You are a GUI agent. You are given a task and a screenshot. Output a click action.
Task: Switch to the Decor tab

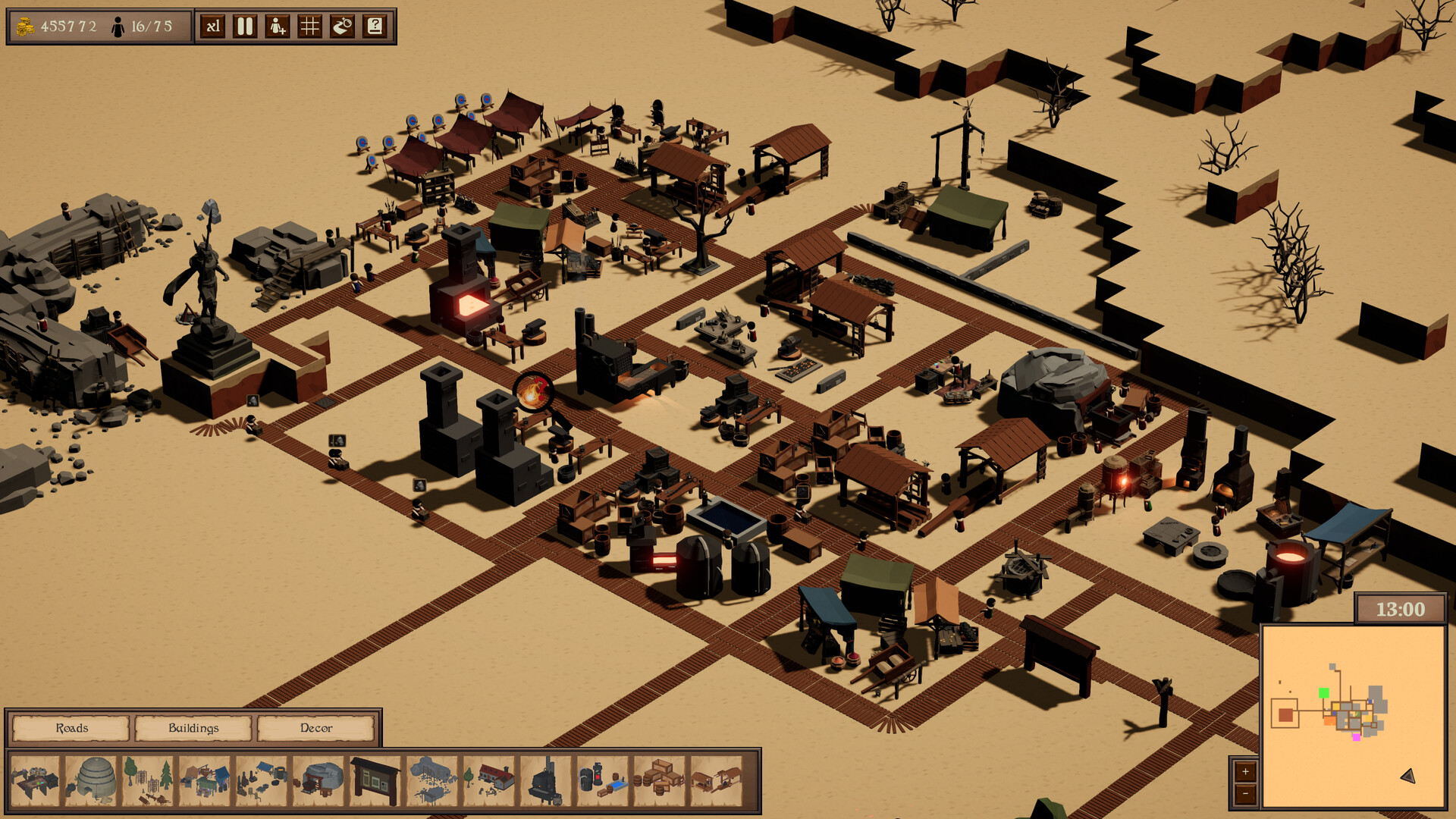tap(315, 729)
